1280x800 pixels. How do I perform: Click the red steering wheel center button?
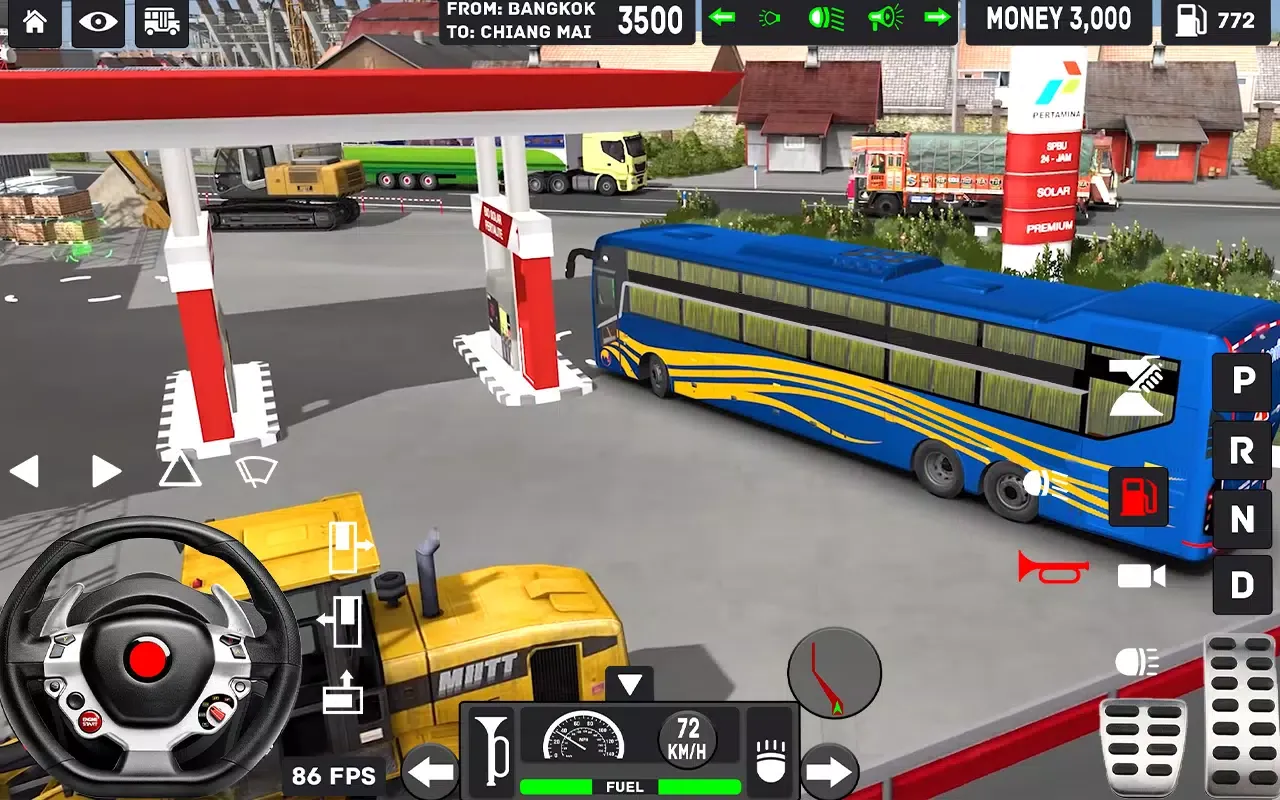point(148,661)
